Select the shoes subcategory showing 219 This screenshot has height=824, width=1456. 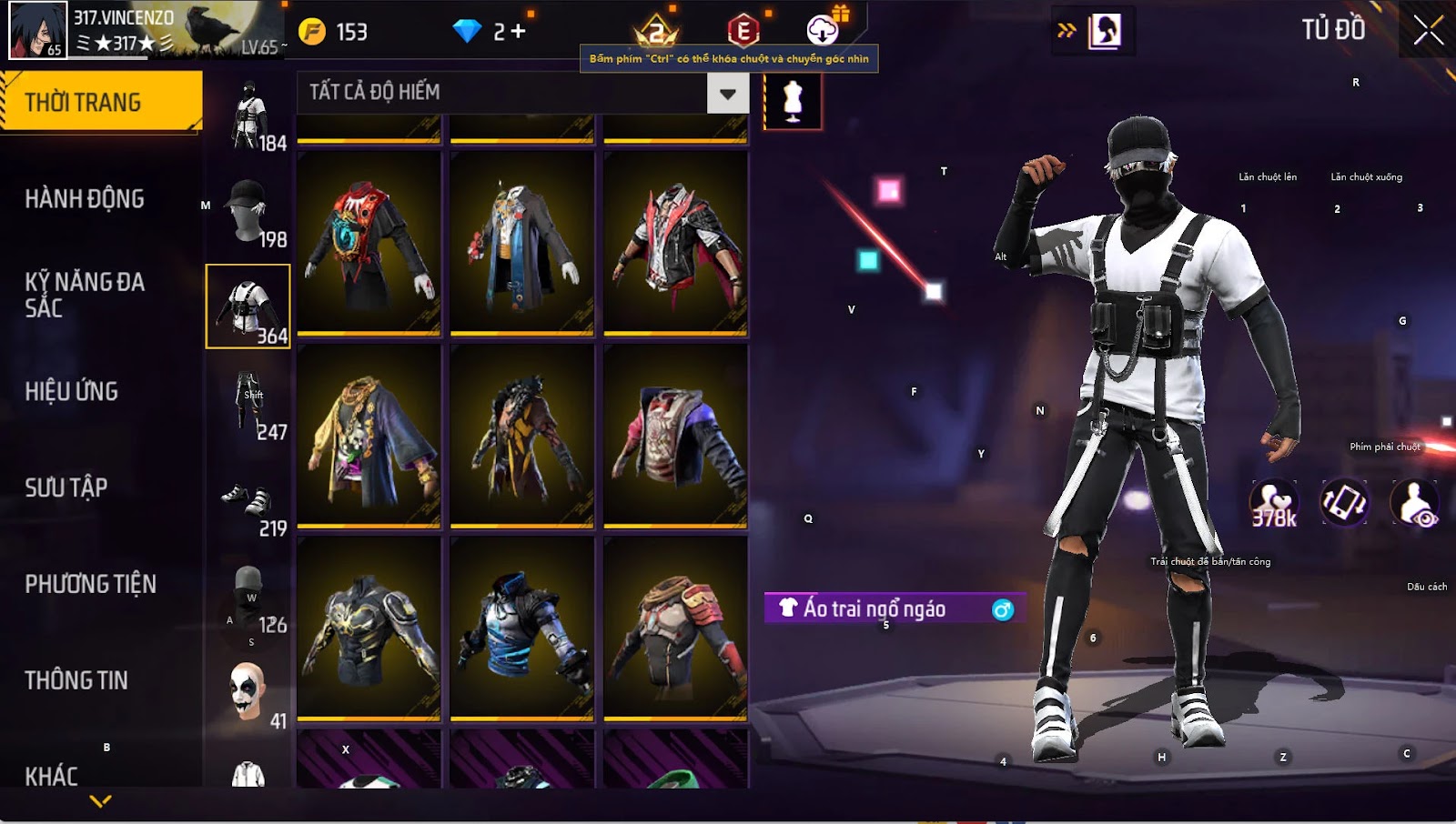point(248,500)
